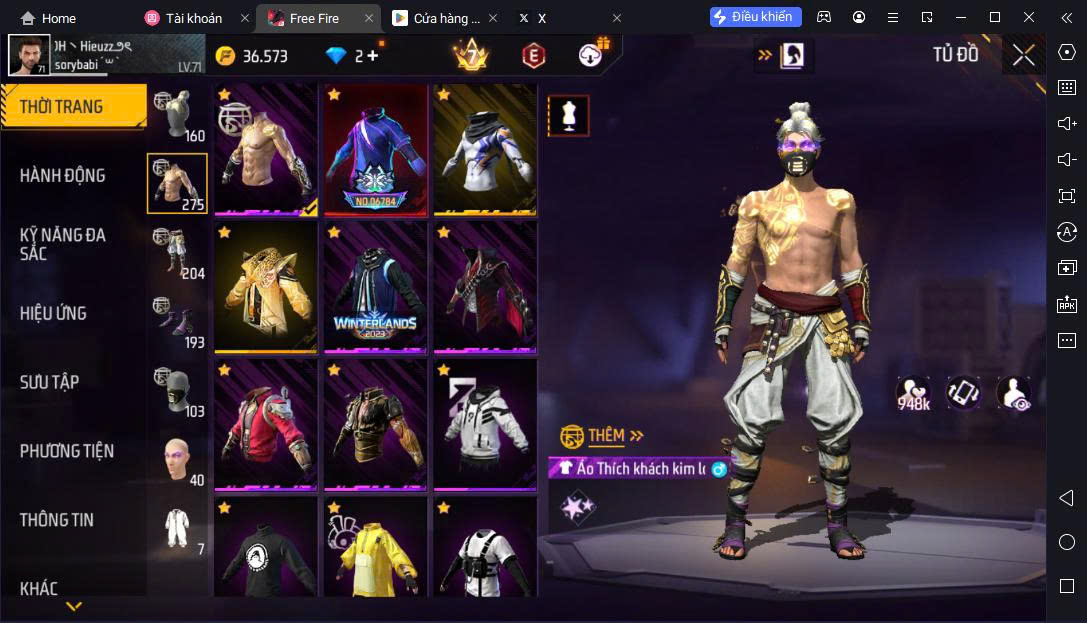Go to PHƯƠNG TIỆN category

[x=67, y=451]
